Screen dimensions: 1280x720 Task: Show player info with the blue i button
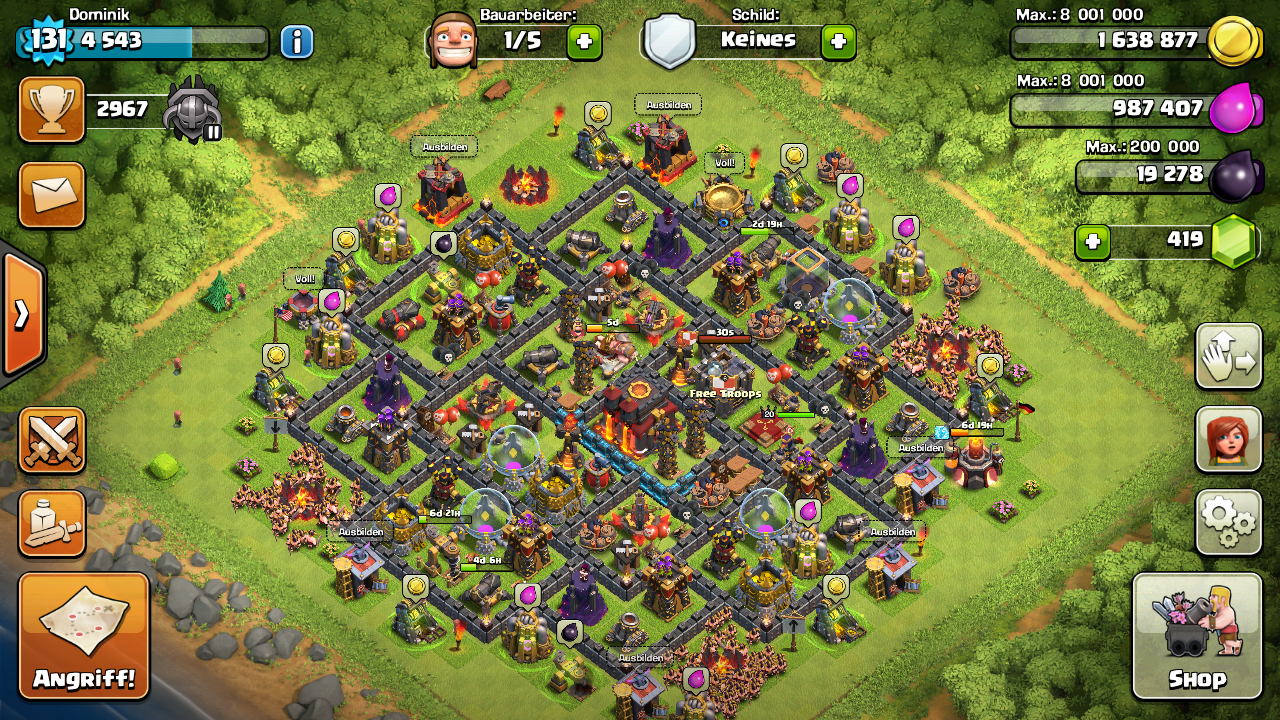point(296,41)
